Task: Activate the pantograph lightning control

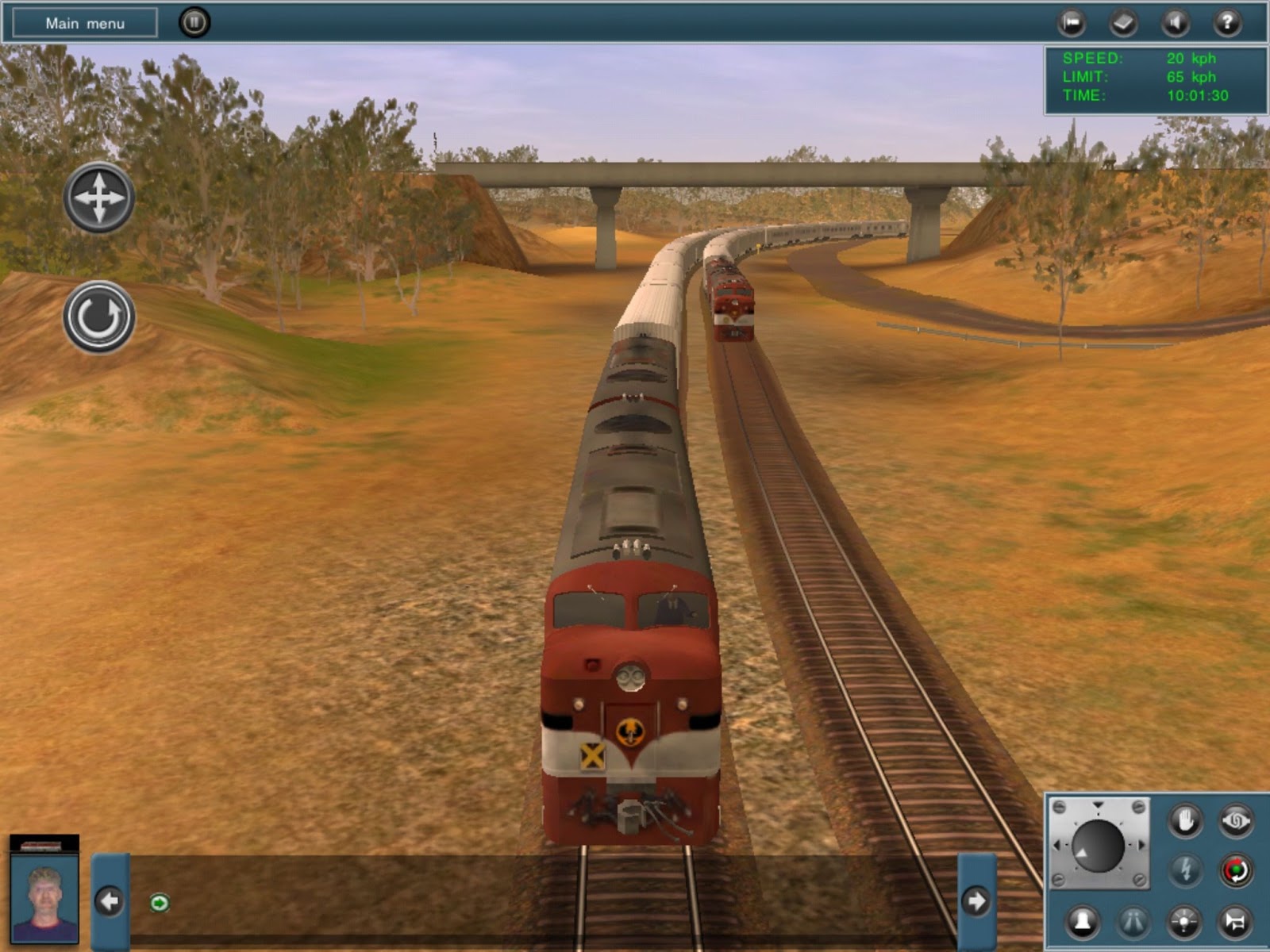Action: 1187,868
